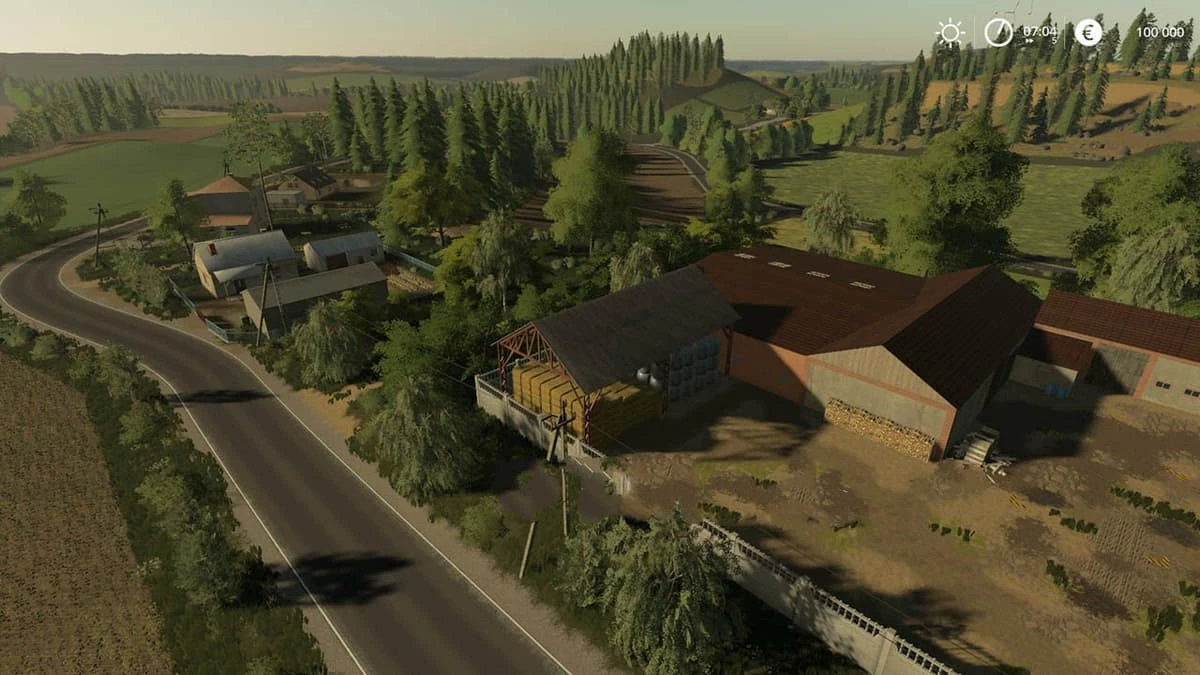
Task: Open the euro money icon
Action: click(1088, 32)
